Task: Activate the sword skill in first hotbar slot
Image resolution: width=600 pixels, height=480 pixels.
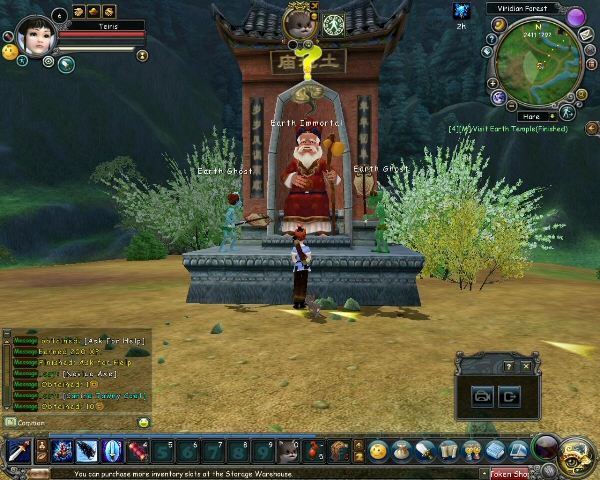Action: click(x=17, y=451)
